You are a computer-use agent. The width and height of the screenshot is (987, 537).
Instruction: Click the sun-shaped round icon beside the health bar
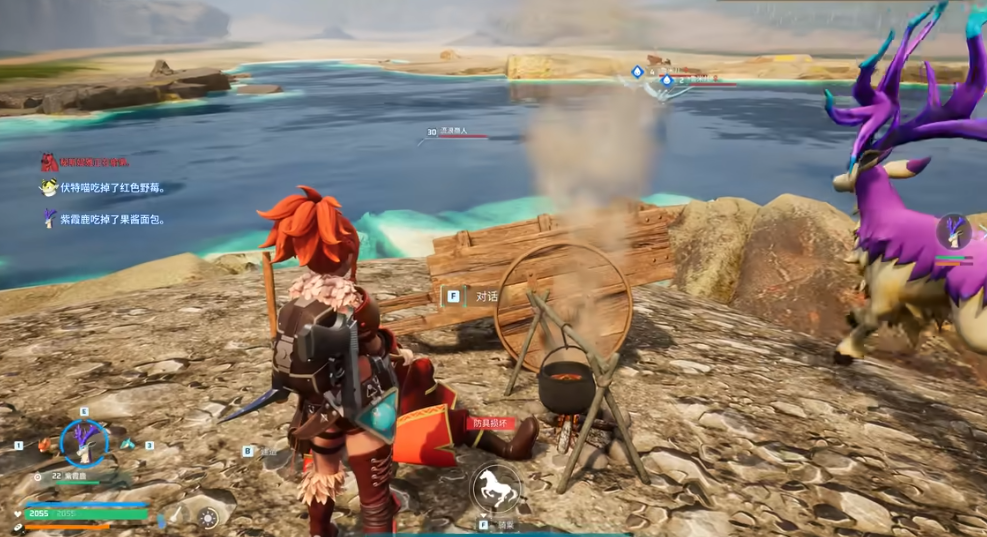(208, 517)
